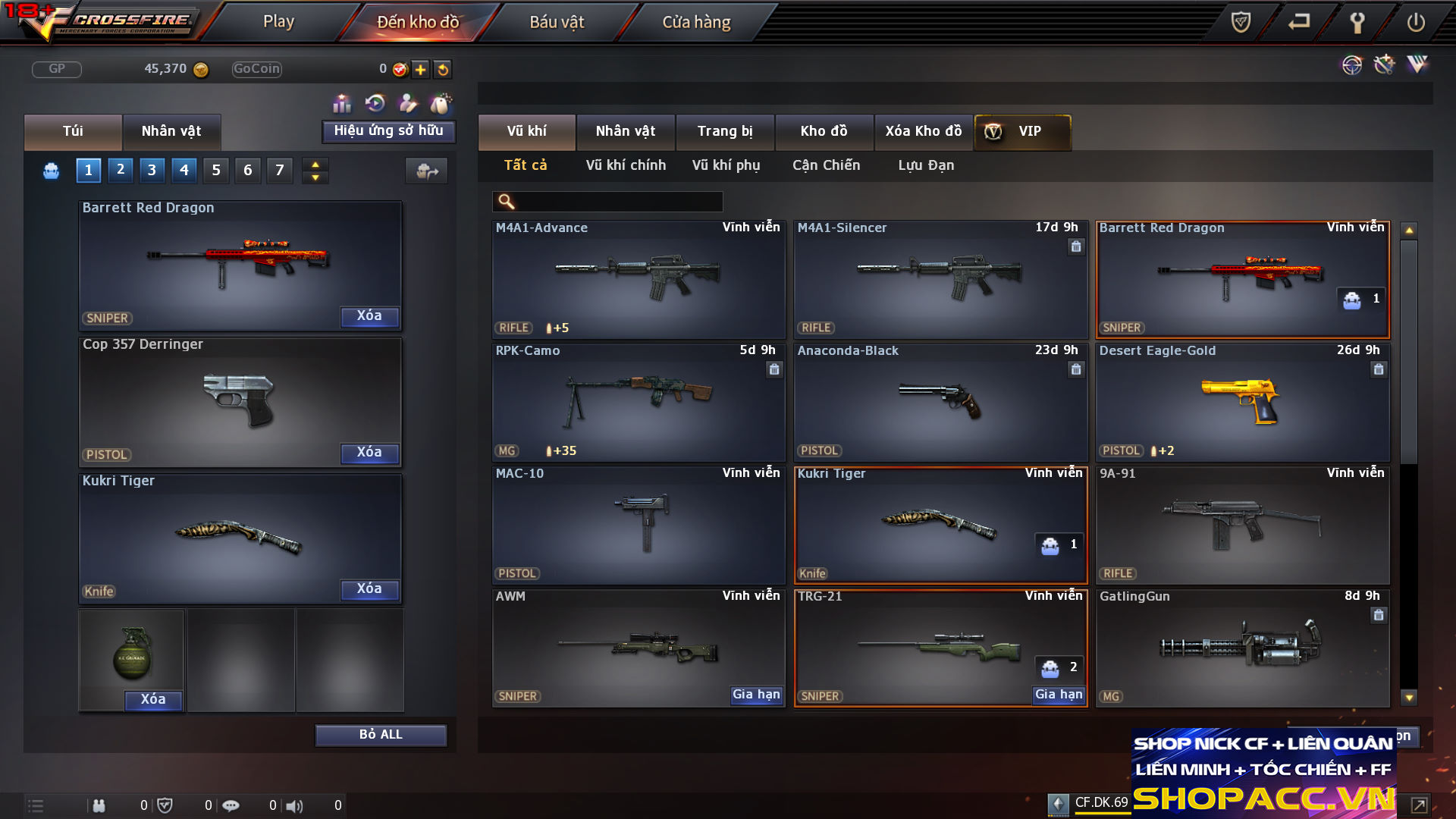Remove the Kukri Tiger knife with Xóa
Screen dimensions: 1456x819
(369, 589)
